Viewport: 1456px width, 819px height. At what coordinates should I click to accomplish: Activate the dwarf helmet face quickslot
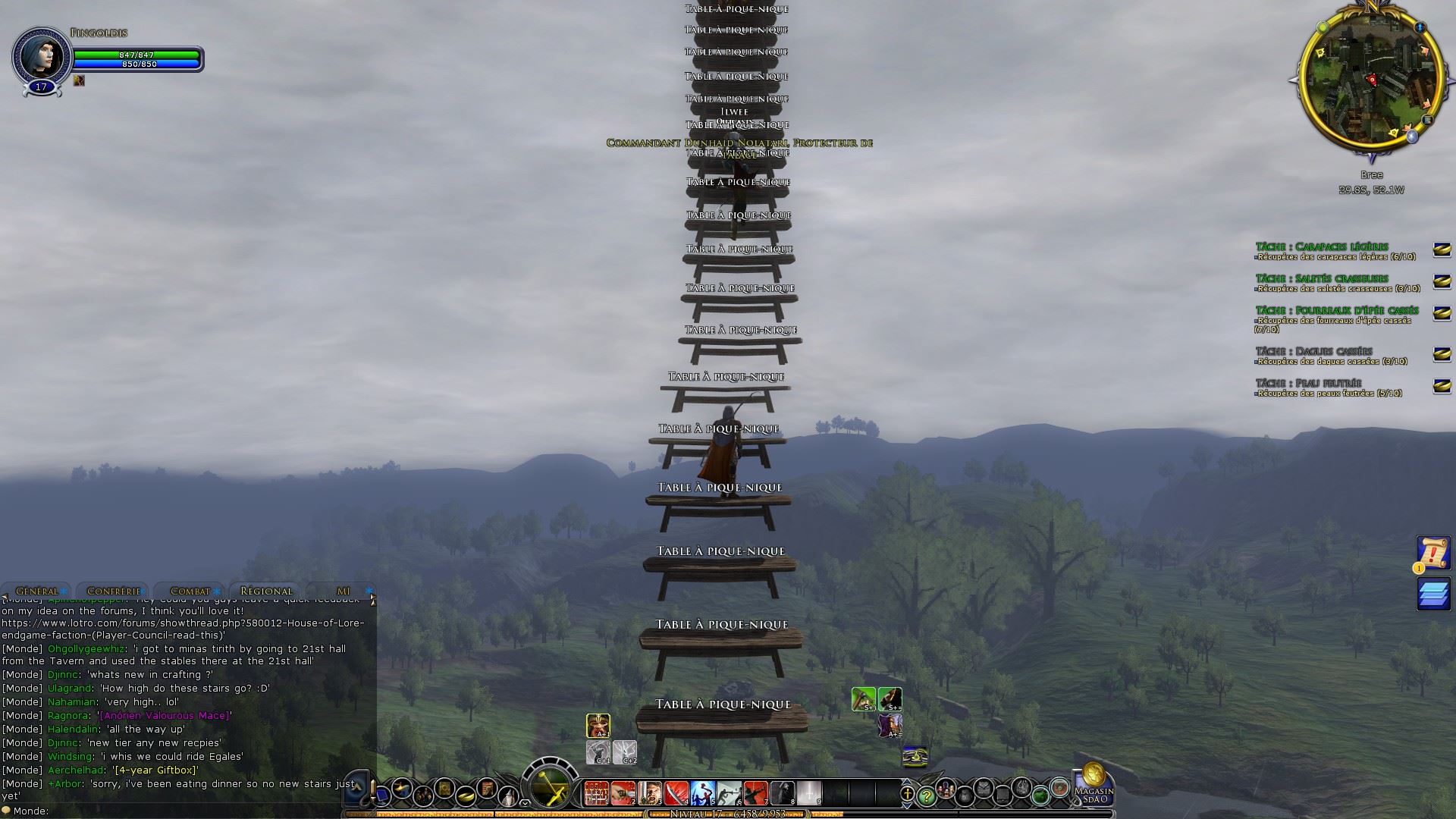[598, 726]
